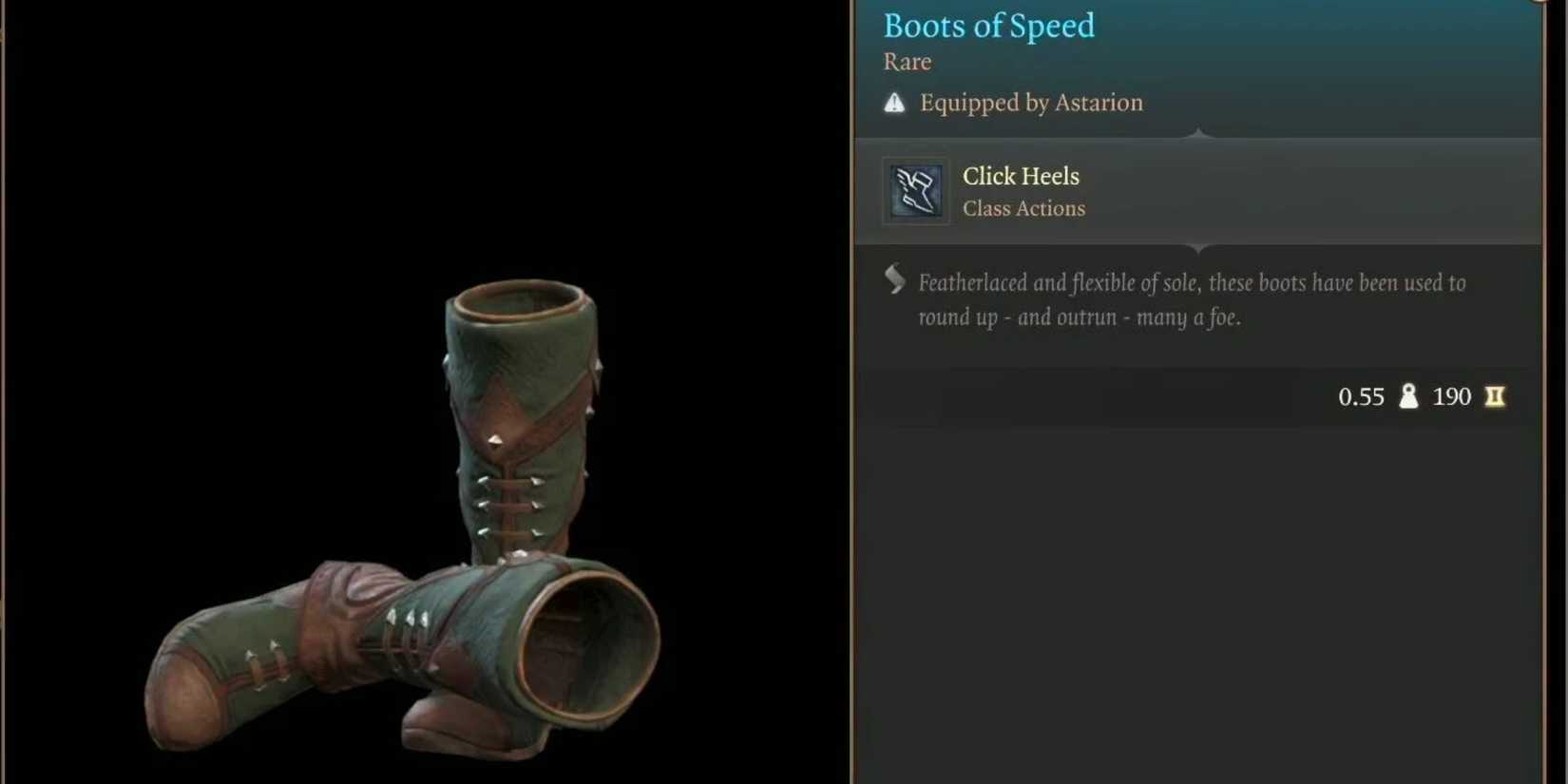Expand the flavor text description section
The image size is (1568, 784).
pos(1188,299)
